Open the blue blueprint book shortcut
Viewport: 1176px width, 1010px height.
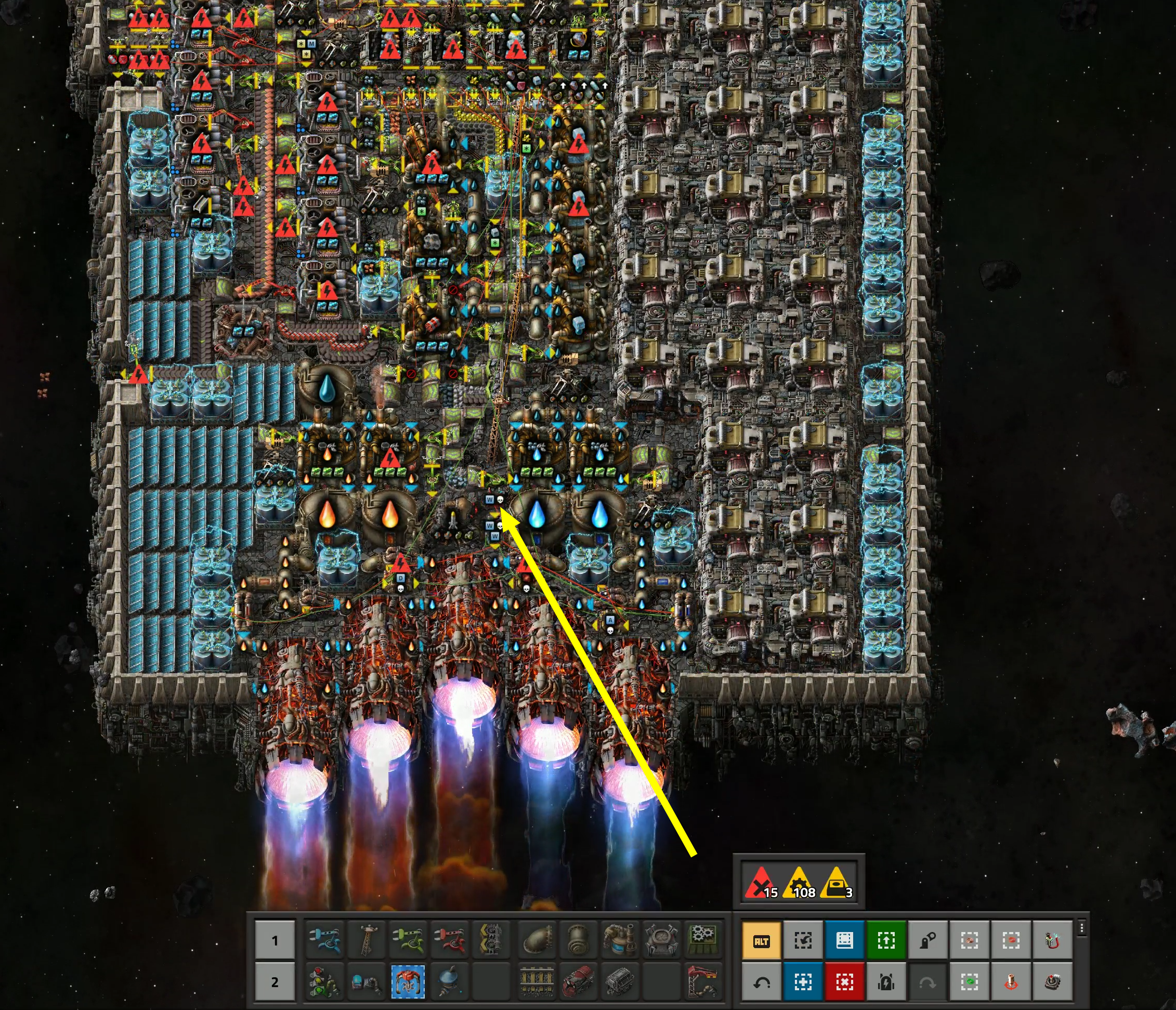[844, 941]
